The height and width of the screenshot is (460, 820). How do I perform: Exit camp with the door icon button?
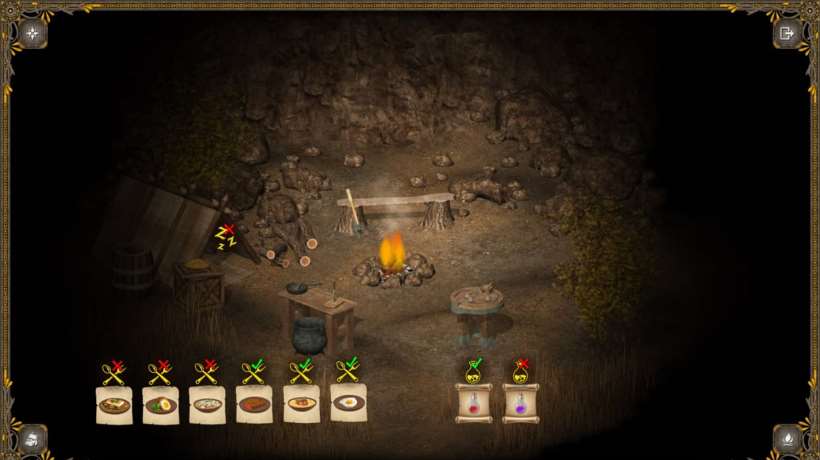(x=787, y=33)
